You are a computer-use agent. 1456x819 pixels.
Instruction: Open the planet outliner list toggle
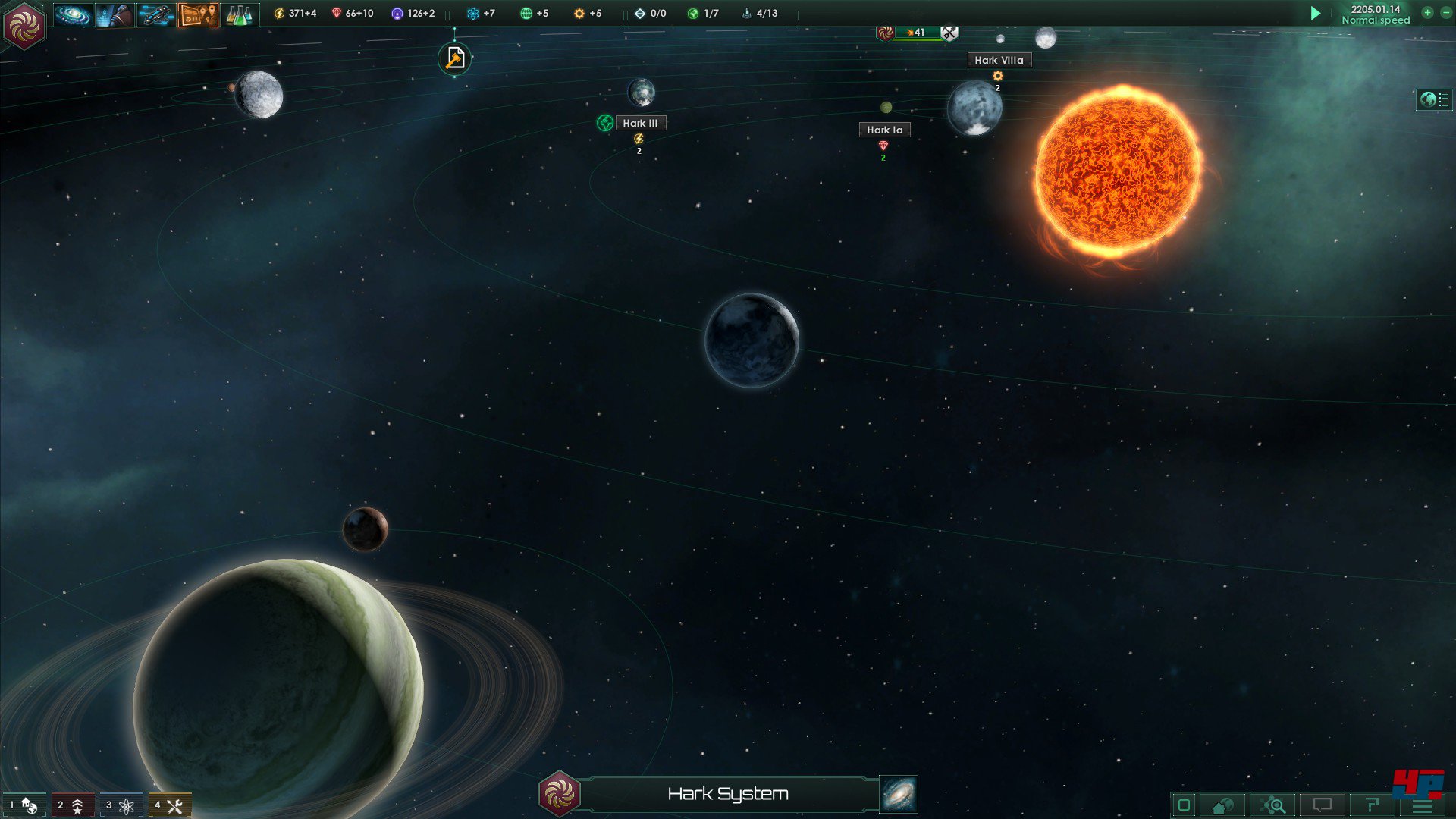pos(1434,99)
